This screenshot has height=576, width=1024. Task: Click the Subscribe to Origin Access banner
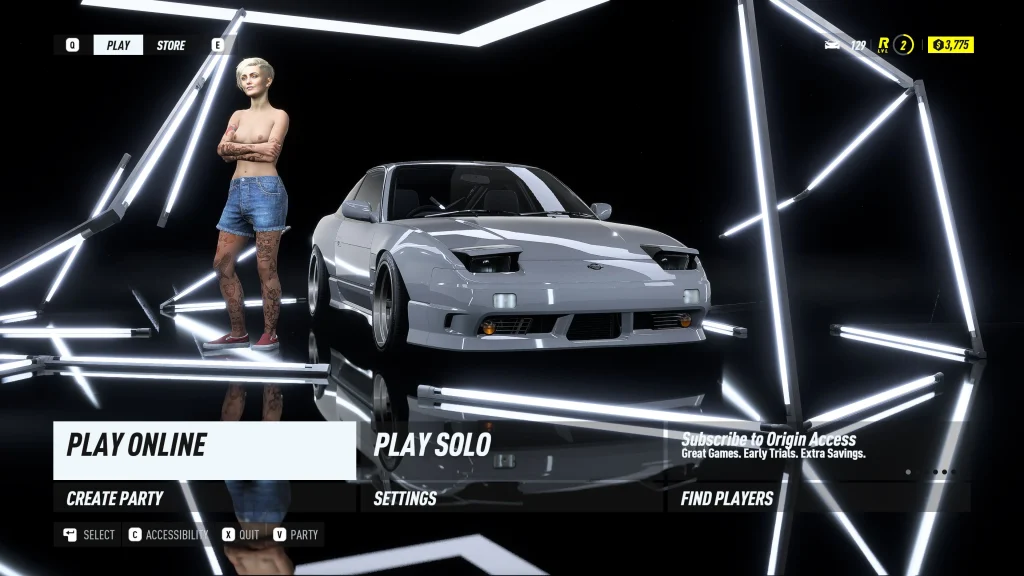tap(818, 446)
